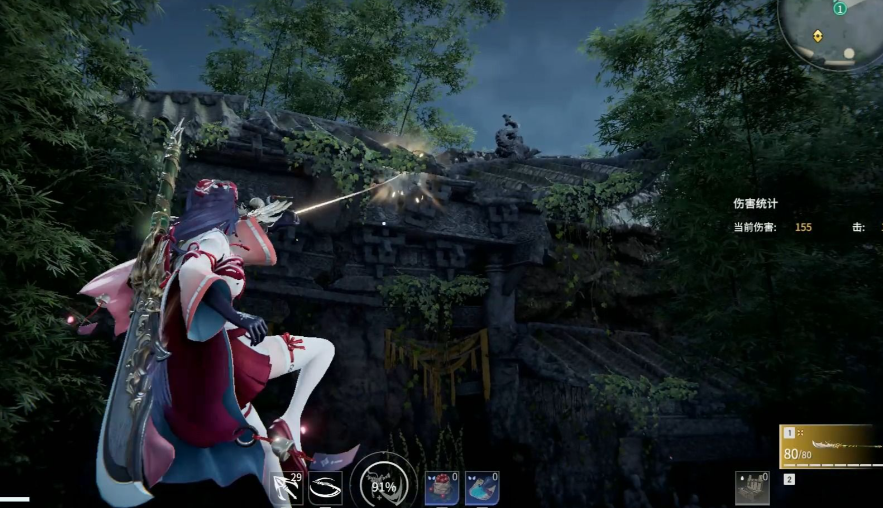Use the blue consumable item slot

[x=481, y=487]
